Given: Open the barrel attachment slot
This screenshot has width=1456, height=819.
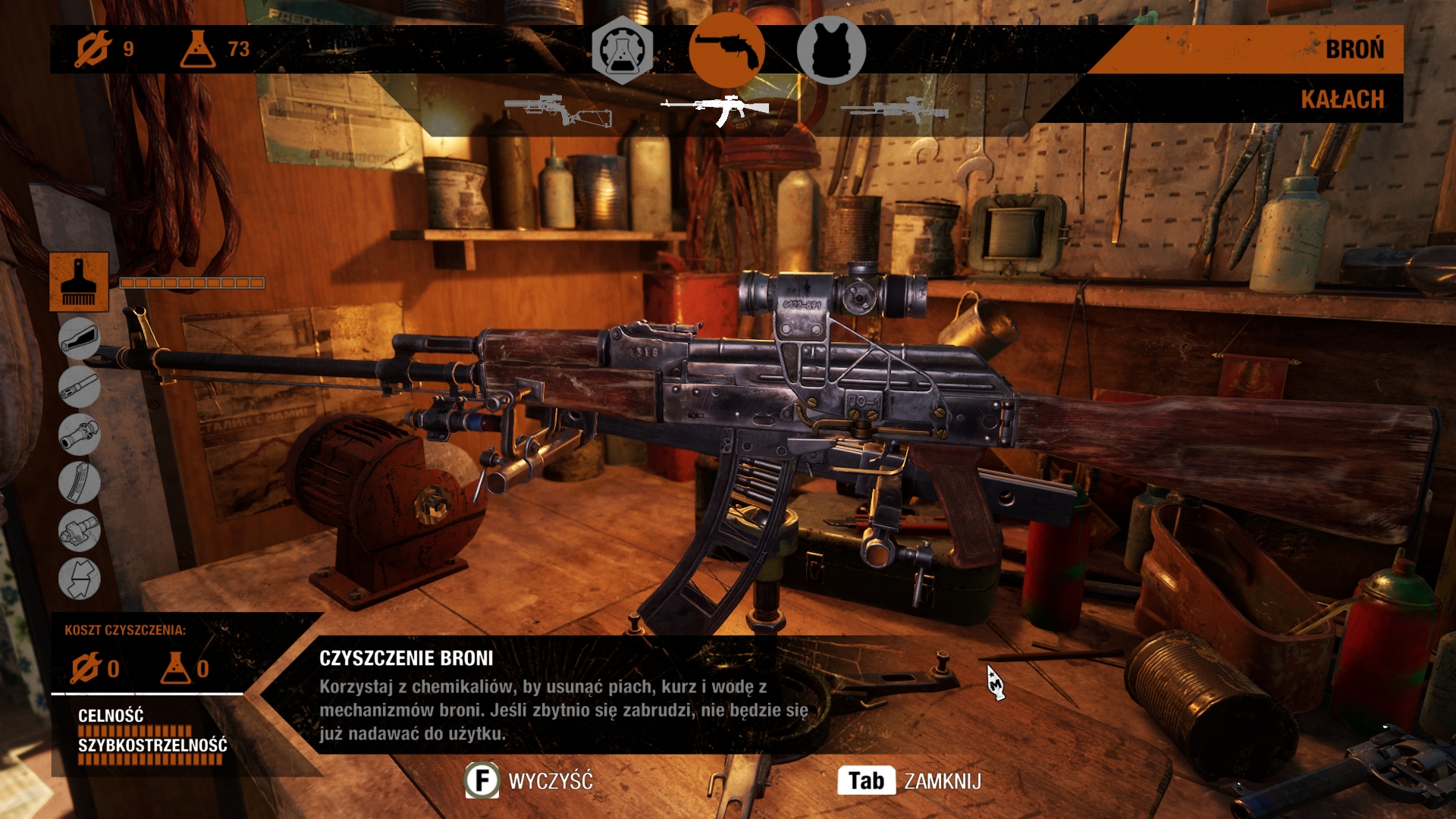Looking at the screenshot, I should click(79, 386).
